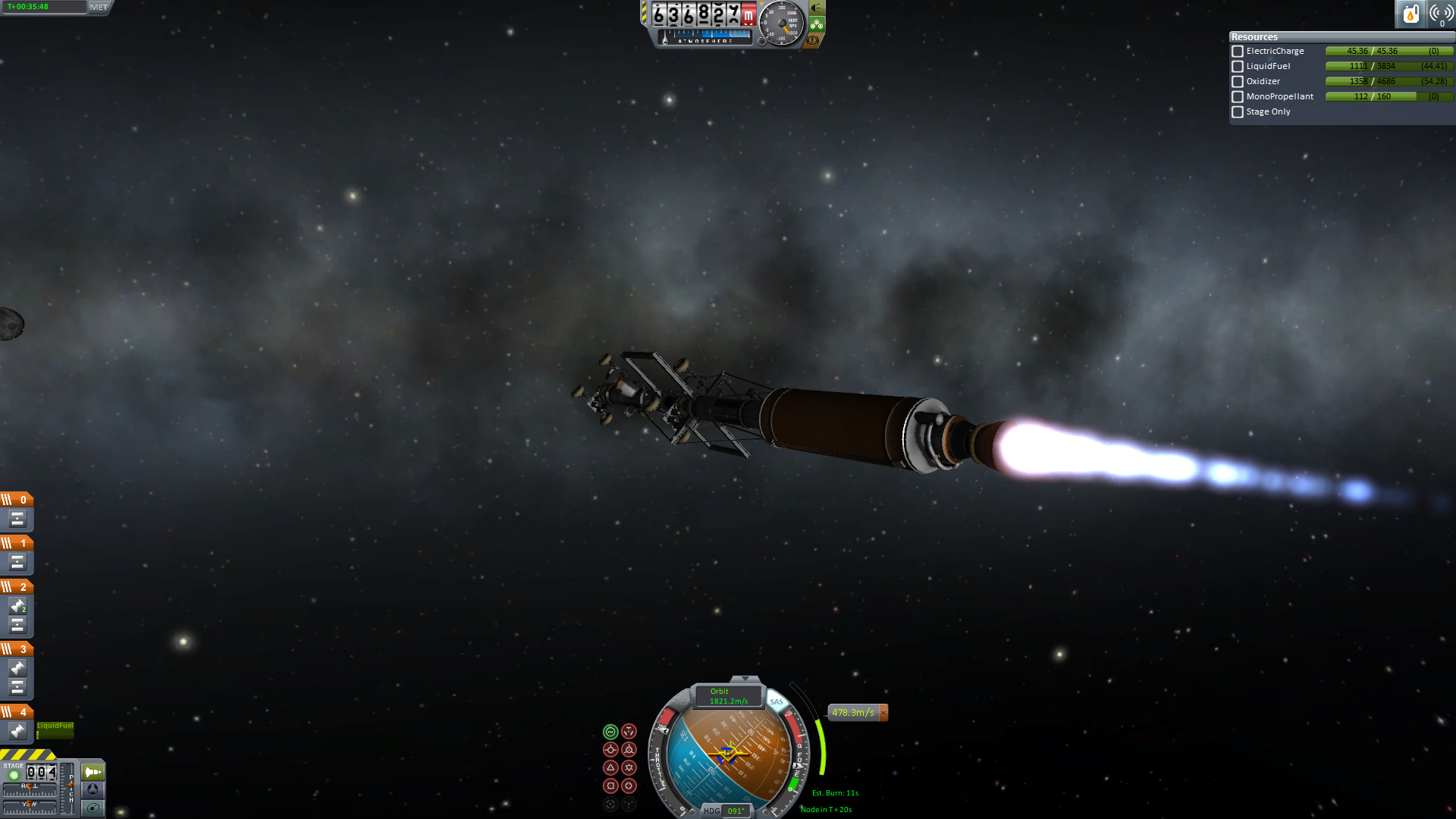Activate the green stage launch light
The height and width of the screenshot is (819, 1456).
click(14, 775)
